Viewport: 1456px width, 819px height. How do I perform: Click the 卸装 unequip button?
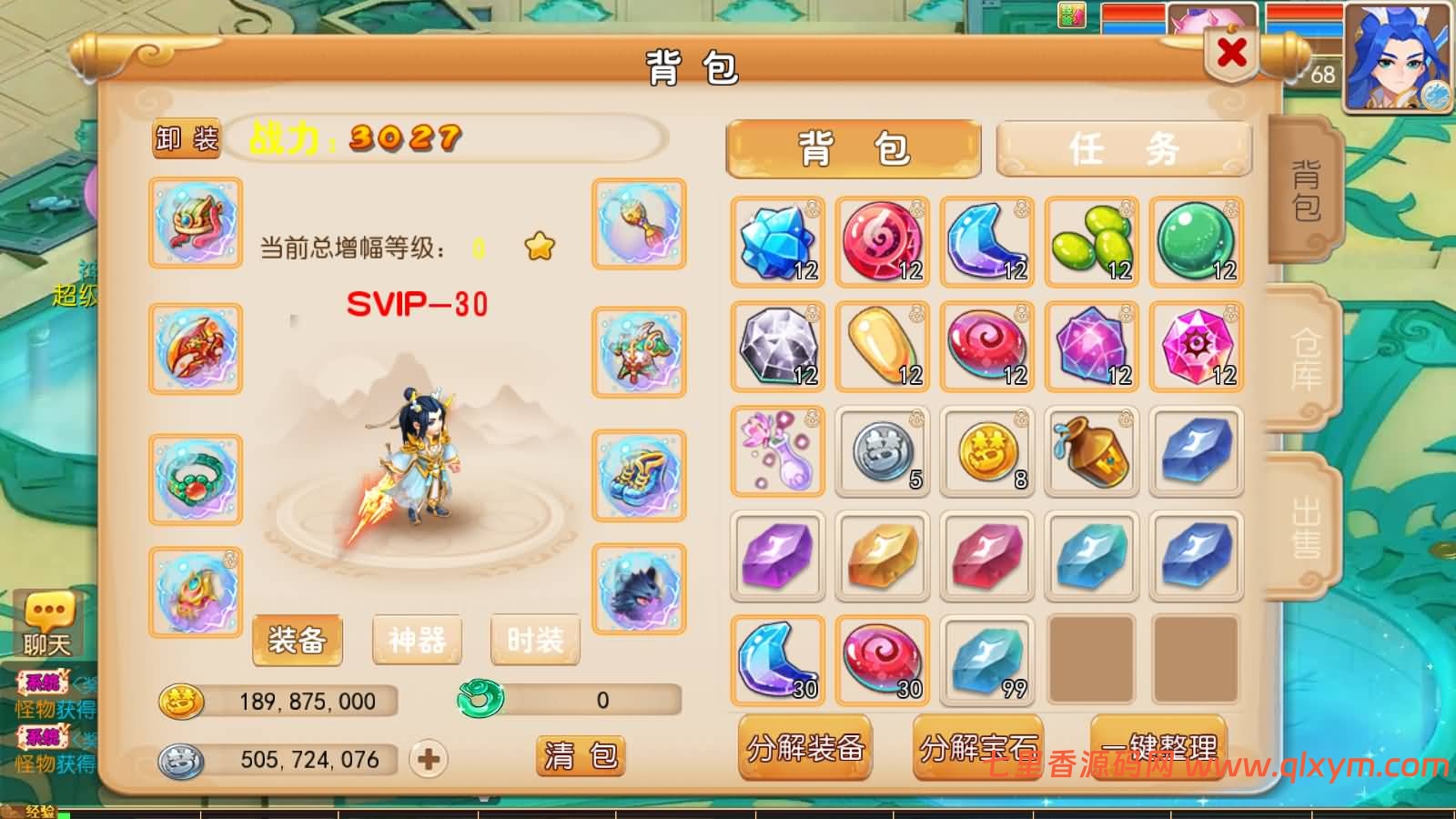point(187,138)
